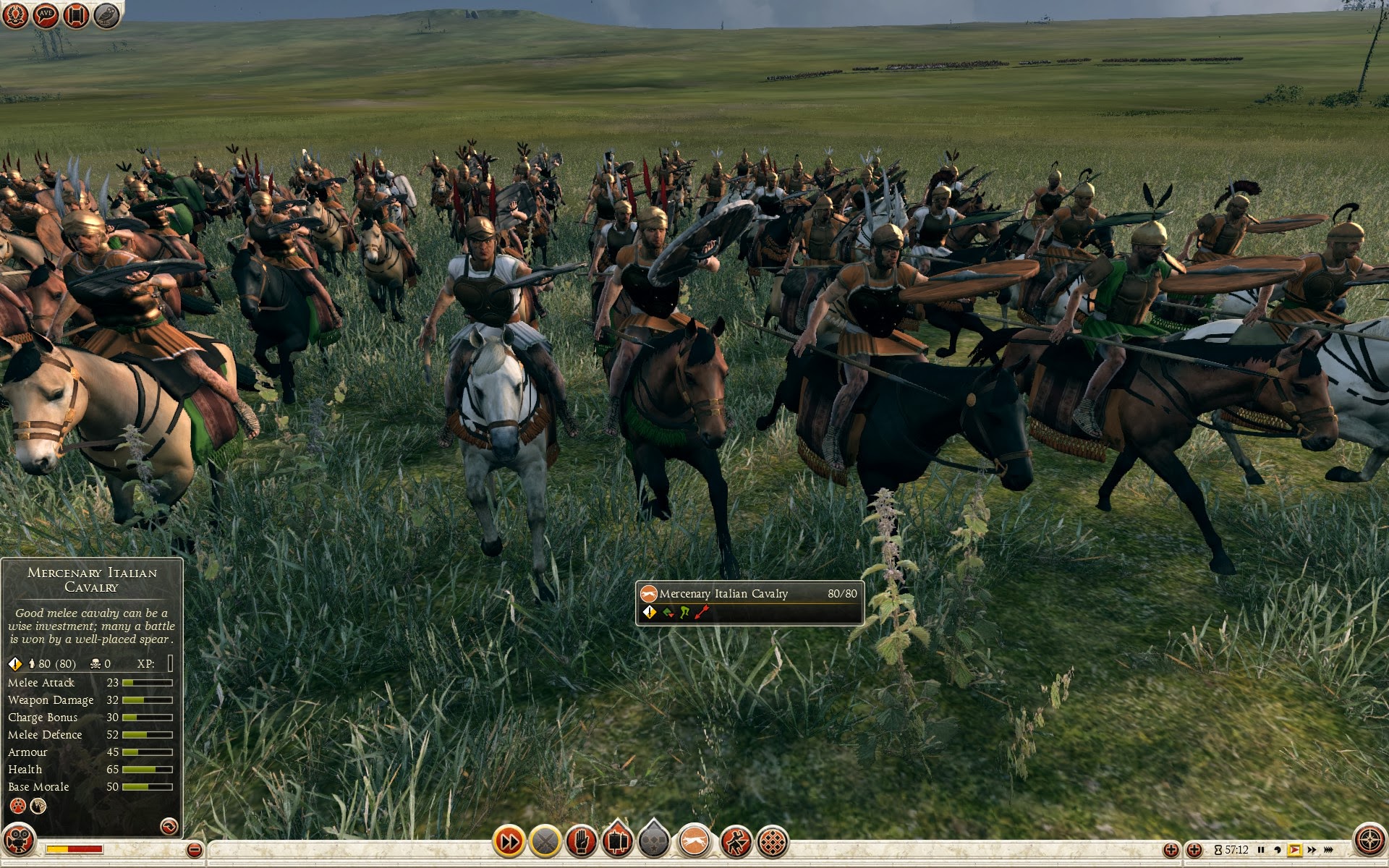
Task: Set battle to slow motion speed
Action: [1278, 850]
